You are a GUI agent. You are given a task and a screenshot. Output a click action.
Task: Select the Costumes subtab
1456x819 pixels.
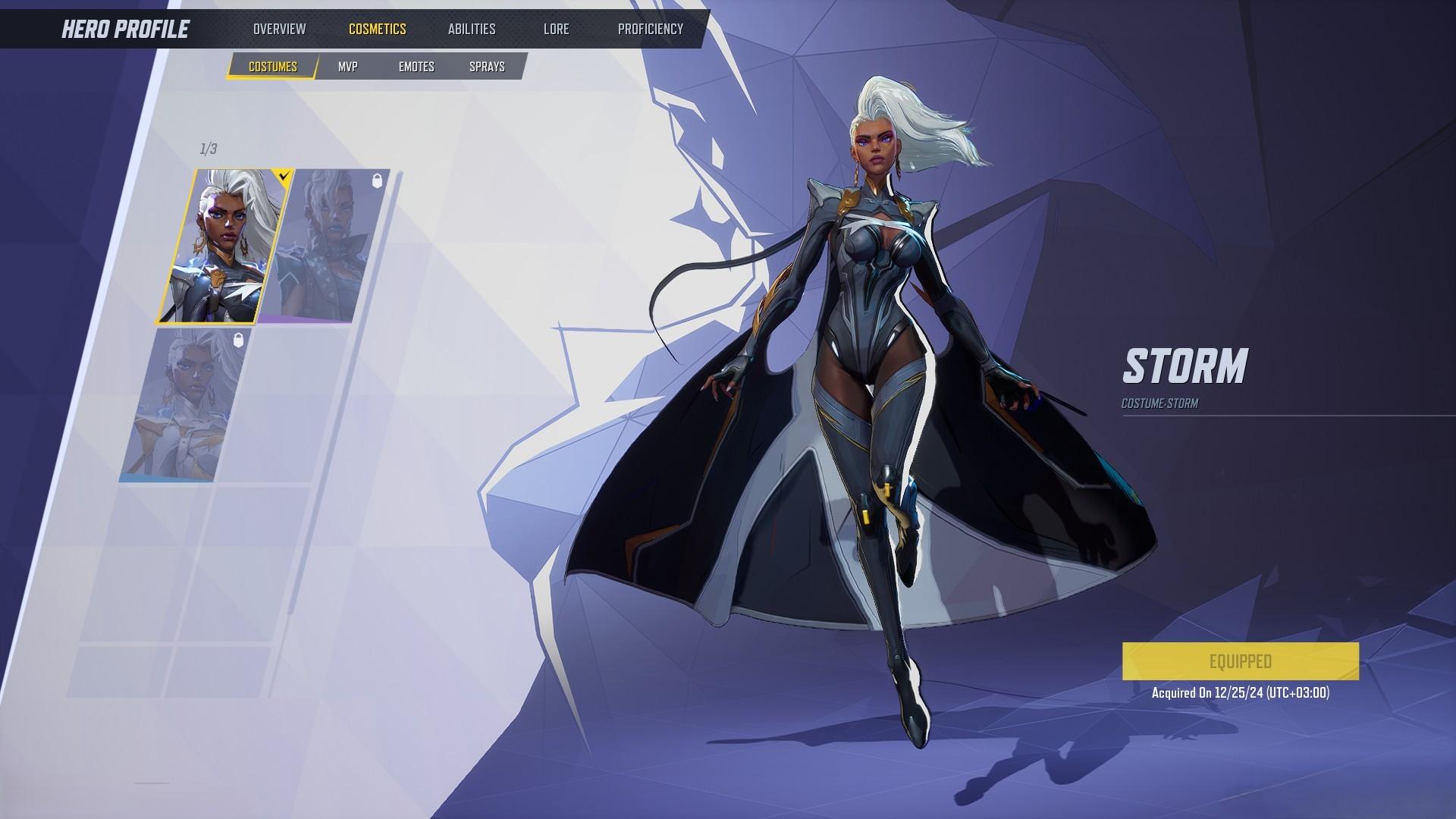[271, 66]
